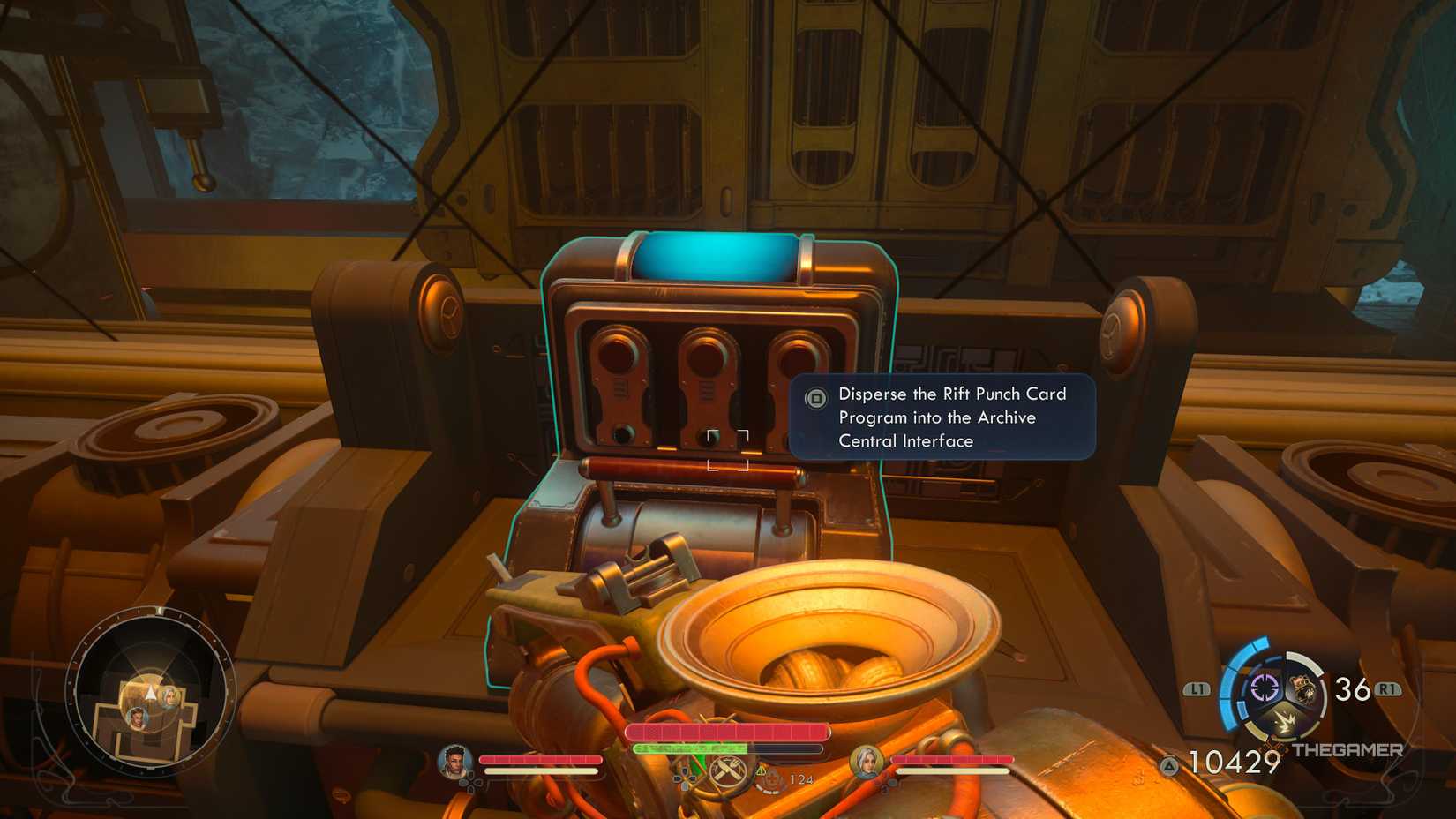Click the objective text about the Rift Punch Card
Screen dimensions: 1456x819
coord(952,417)
